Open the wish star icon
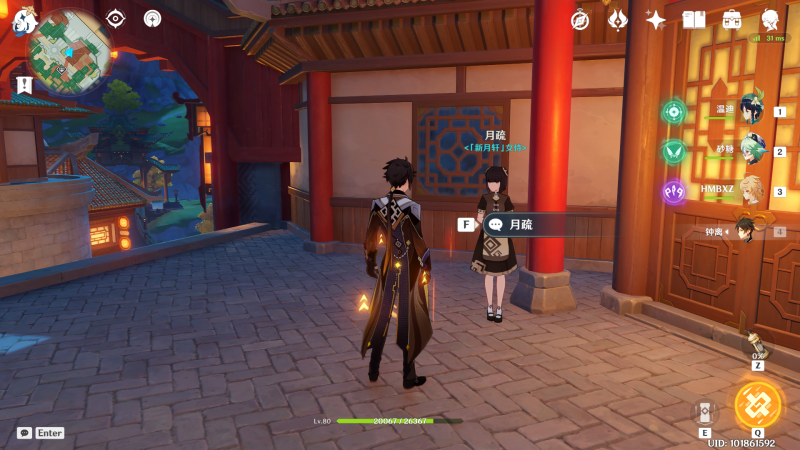 pos(656,20)
